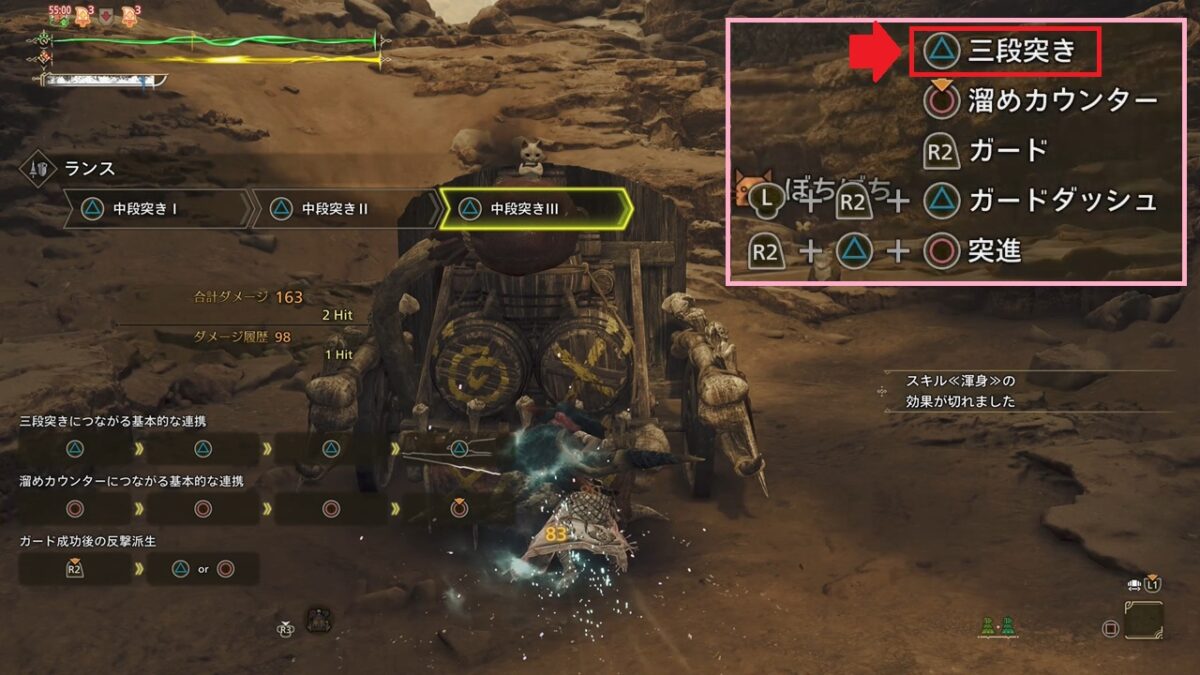Select the 中段突き I combo step
1200x675 pixels.
pyautogui.click(x=156, y=209)
